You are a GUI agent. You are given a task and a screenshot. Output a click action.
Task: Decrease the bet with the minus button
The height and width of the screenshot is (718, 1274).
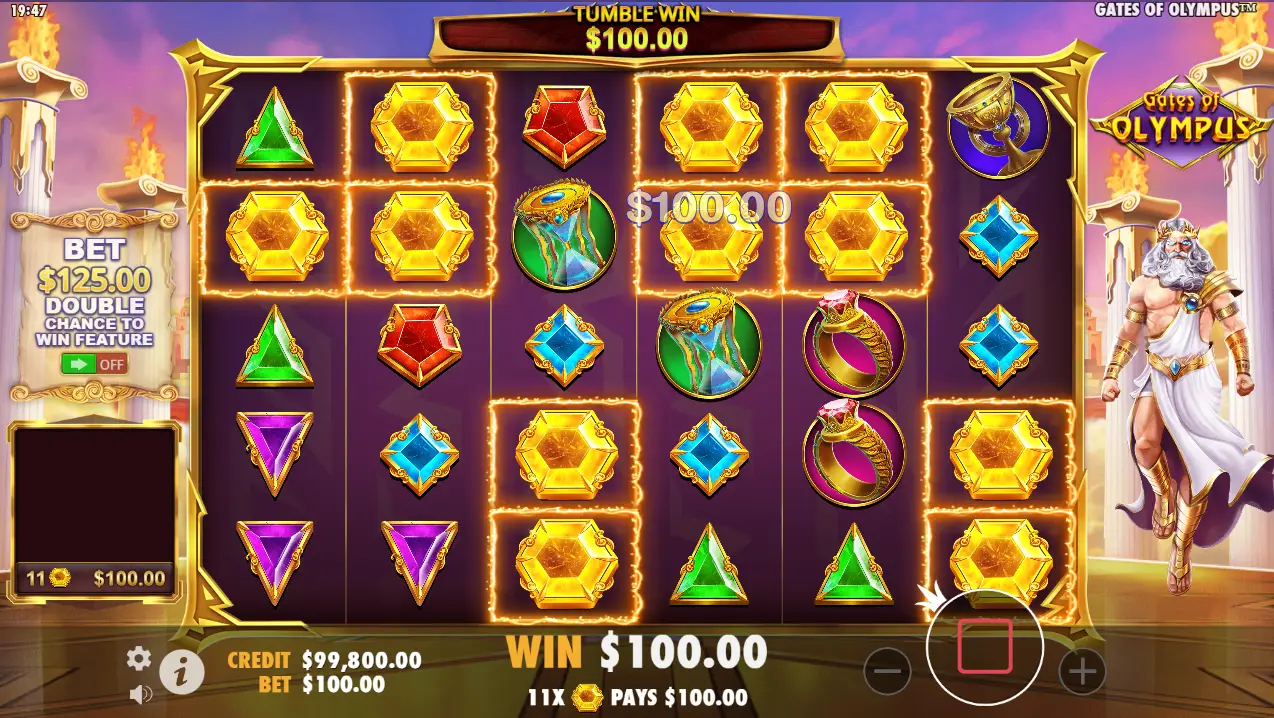pos(887,671)
